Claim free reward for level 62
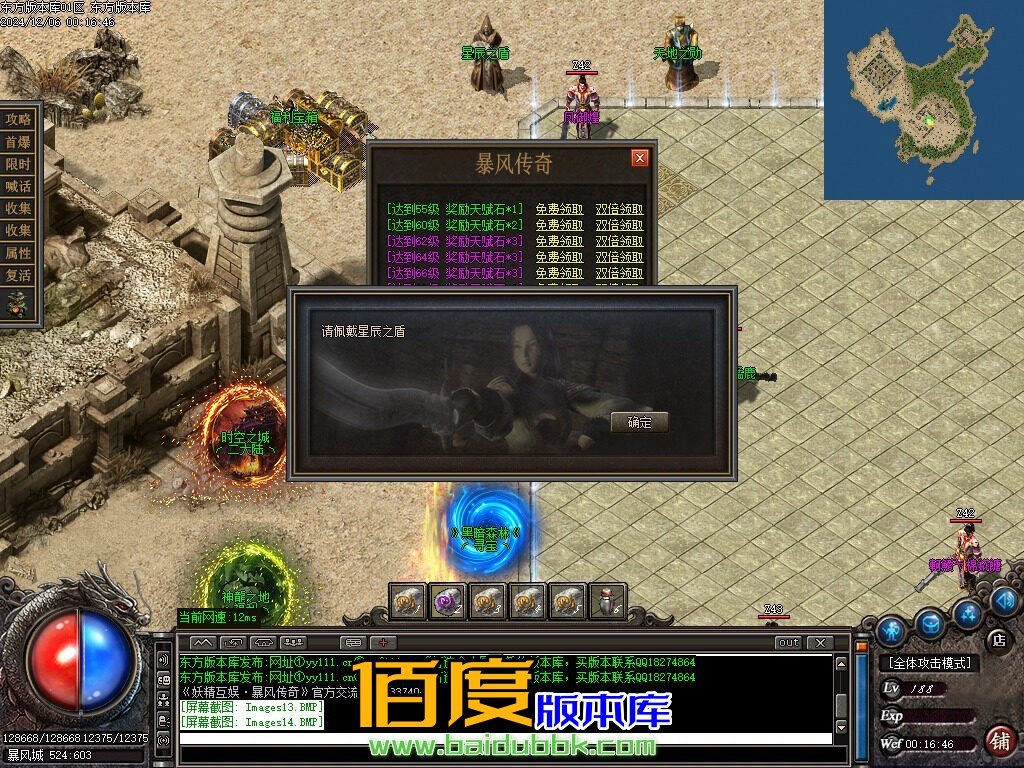This screenshot has height=768, width=1024. [x=559, y=242]
